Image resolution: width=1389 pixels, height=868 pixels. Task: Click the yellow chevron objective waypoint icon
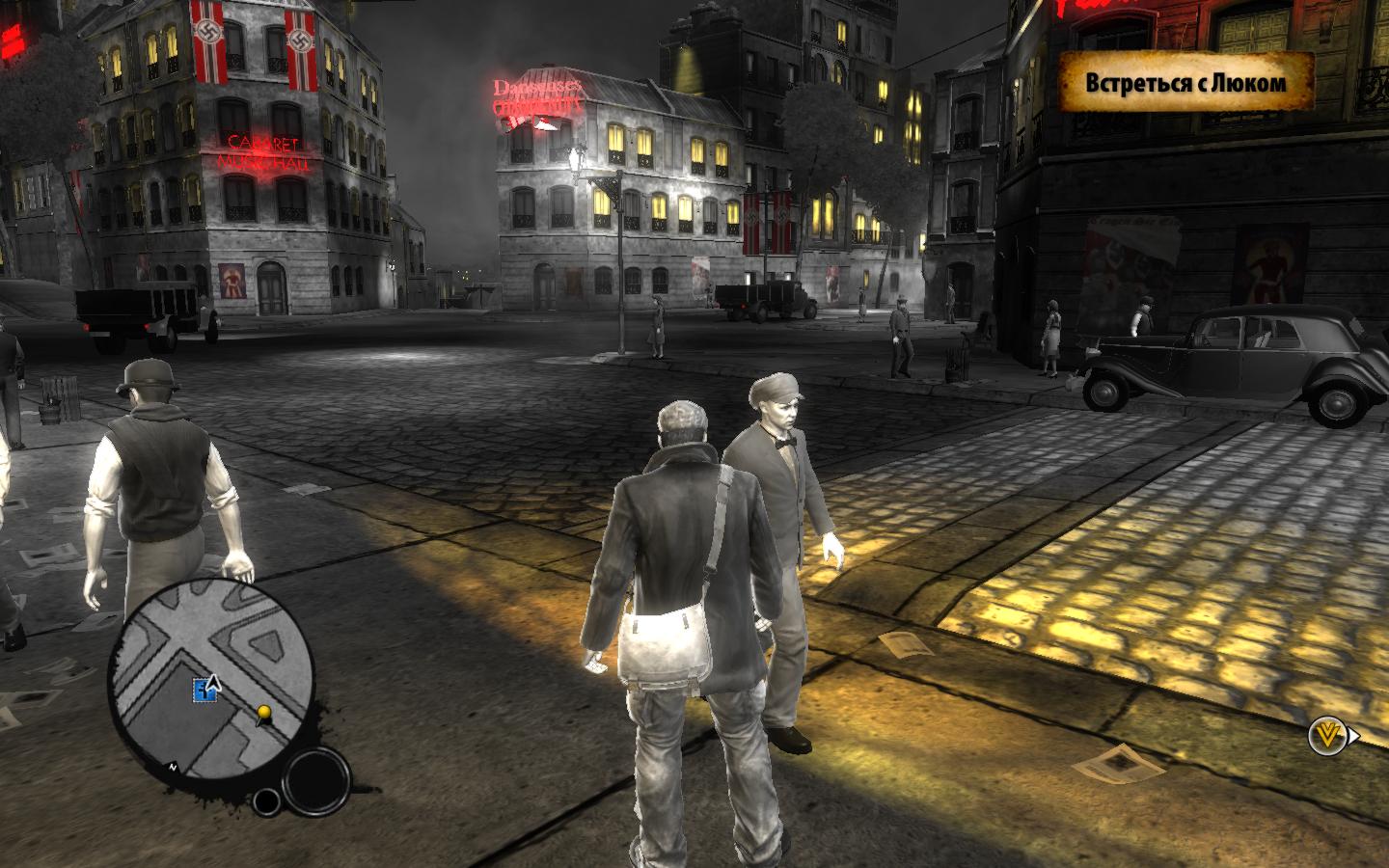click(x=1326, y=738)
